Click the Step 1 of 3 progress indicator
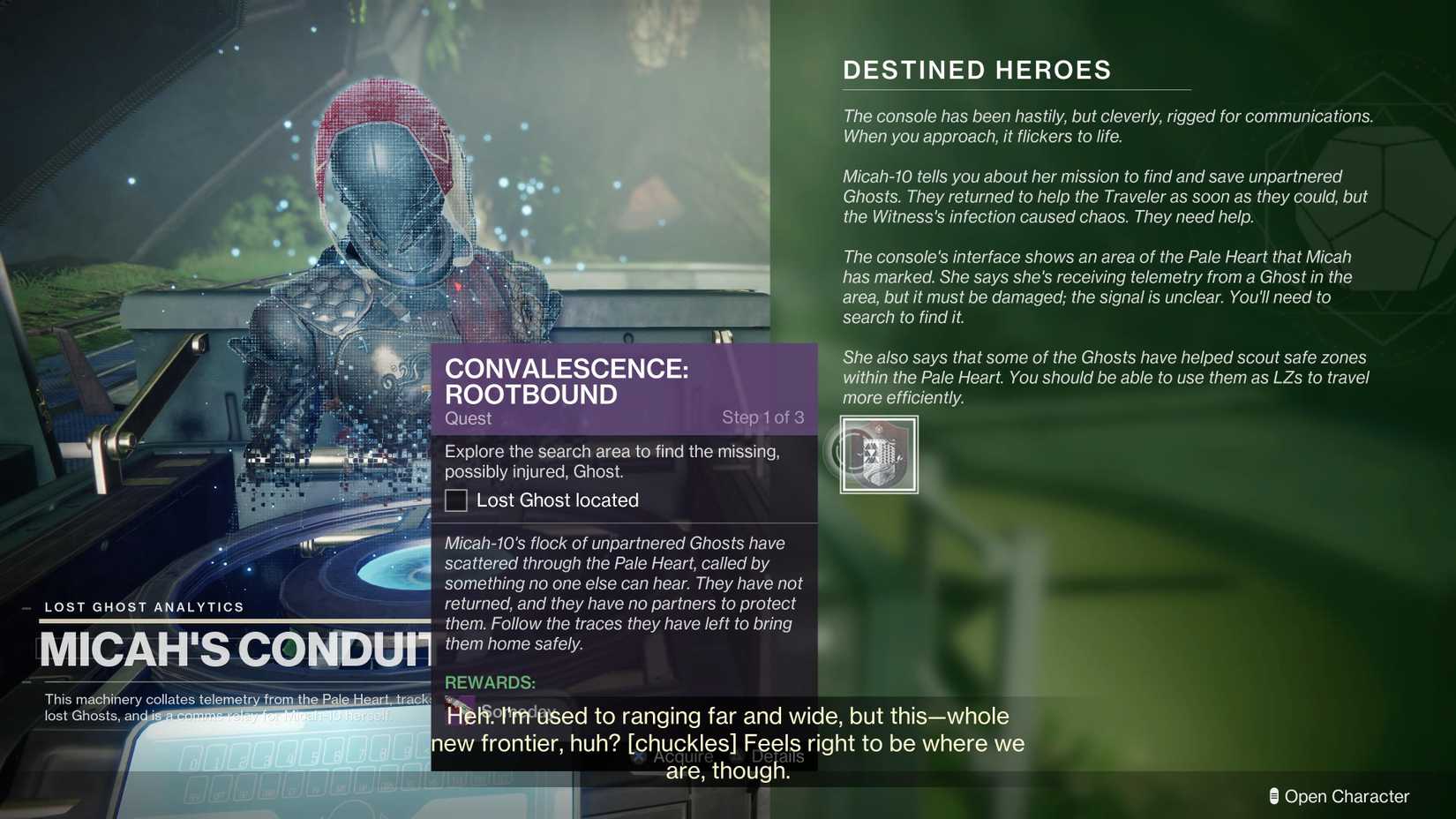 (x=762, y=417)
